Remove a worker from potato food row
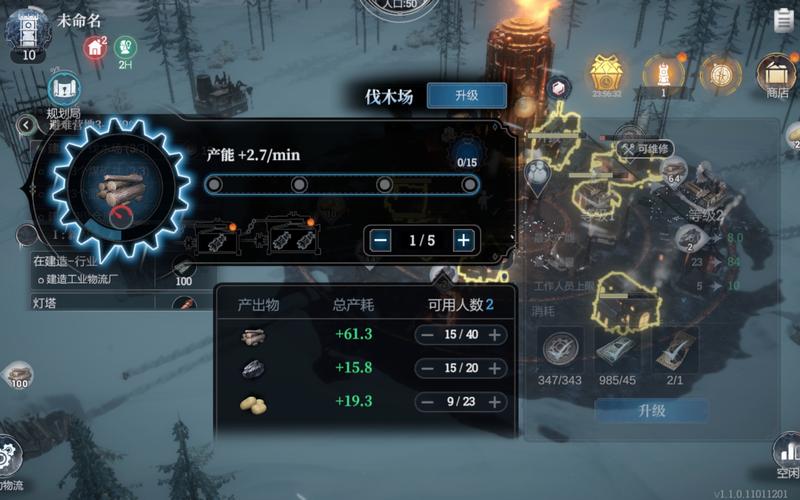Screen dimensions: 800x500 [x=426, y=402]
